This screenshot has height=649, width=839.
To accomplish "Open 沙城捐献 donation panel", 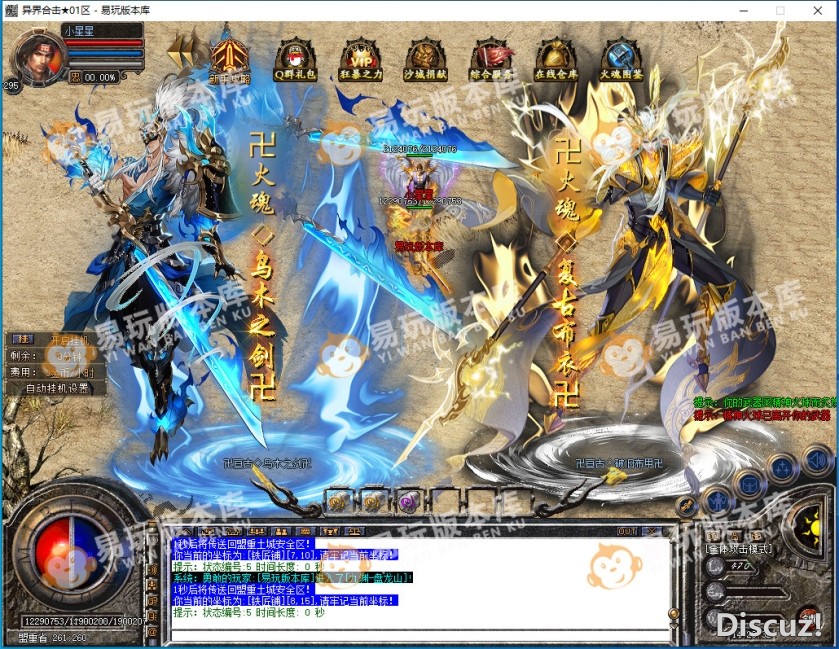I will pyautogui.click(x=425, y=58).
